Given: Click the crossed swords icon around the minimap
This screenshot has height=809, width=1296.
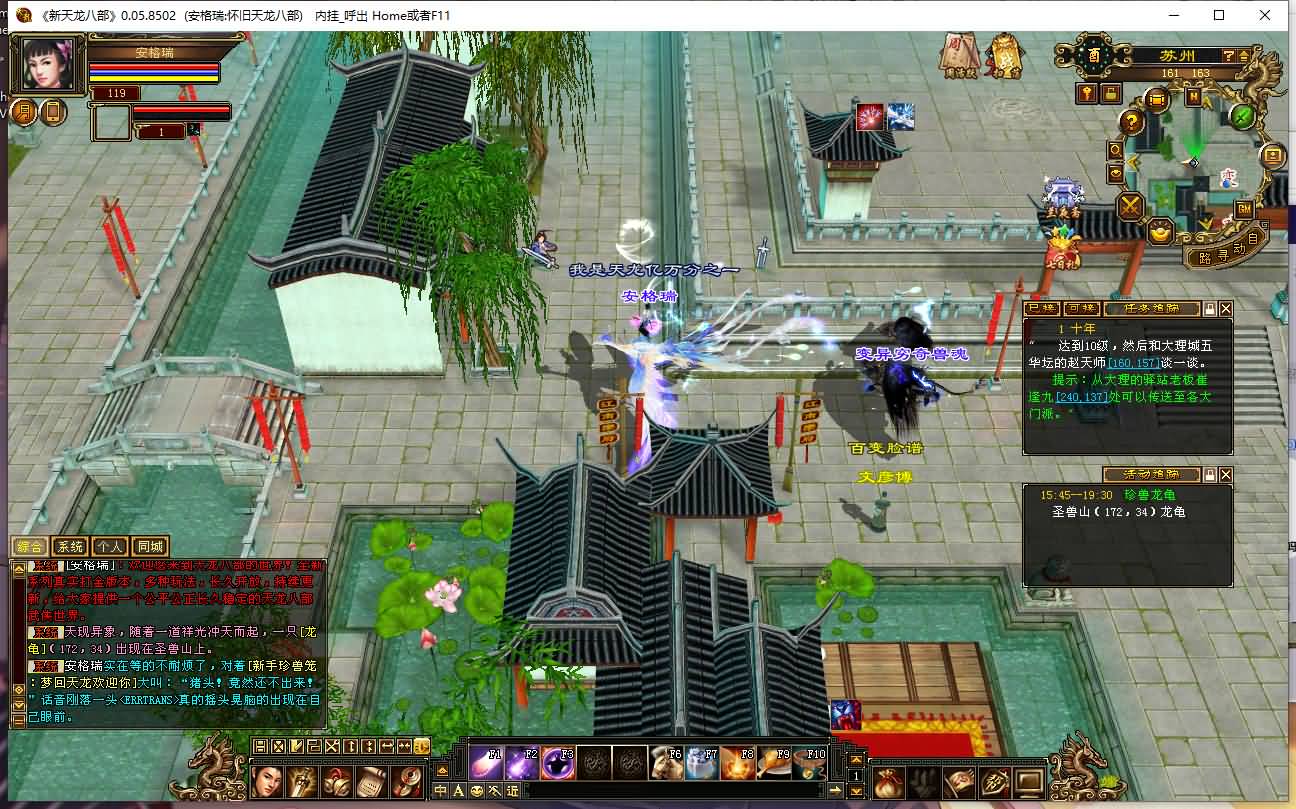Looking at the screenshot, I should 1130,206.
